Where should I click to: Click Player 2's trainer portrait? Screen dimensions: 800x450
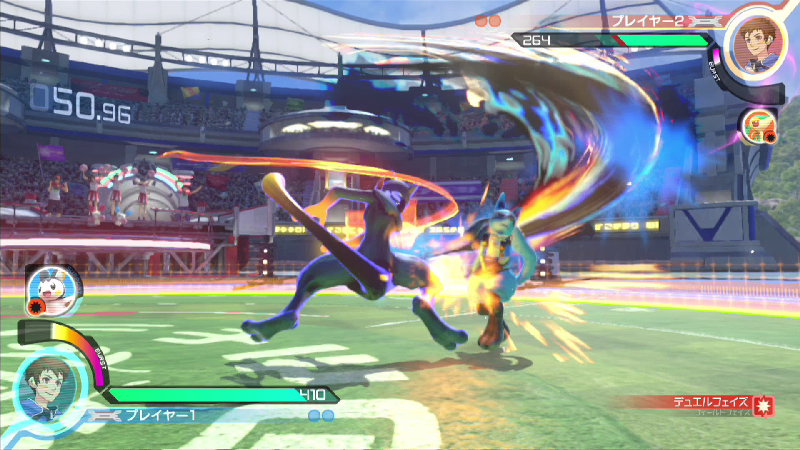point(751,37)
